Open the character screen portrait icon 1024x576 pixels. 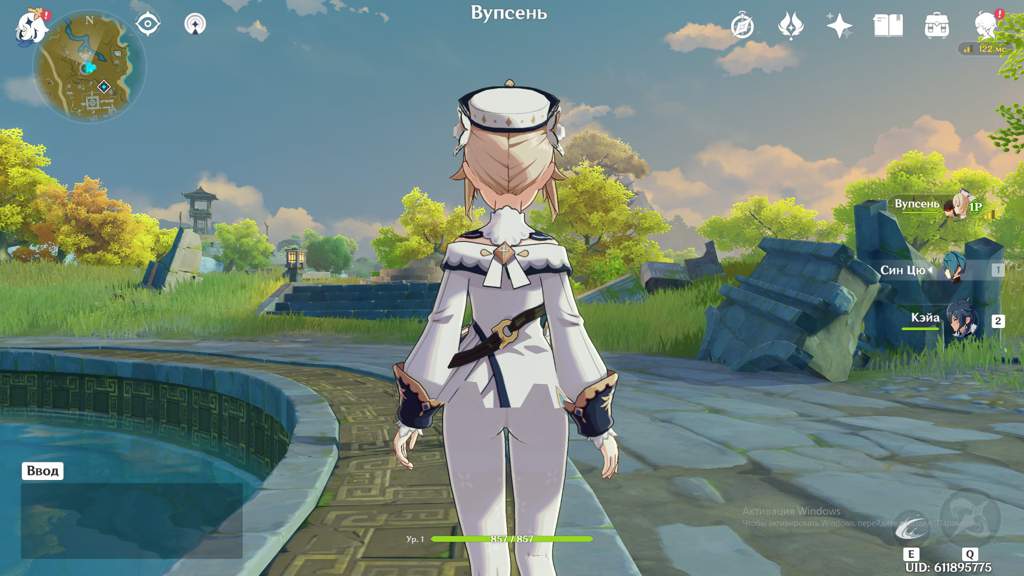[x=986, y=25]
